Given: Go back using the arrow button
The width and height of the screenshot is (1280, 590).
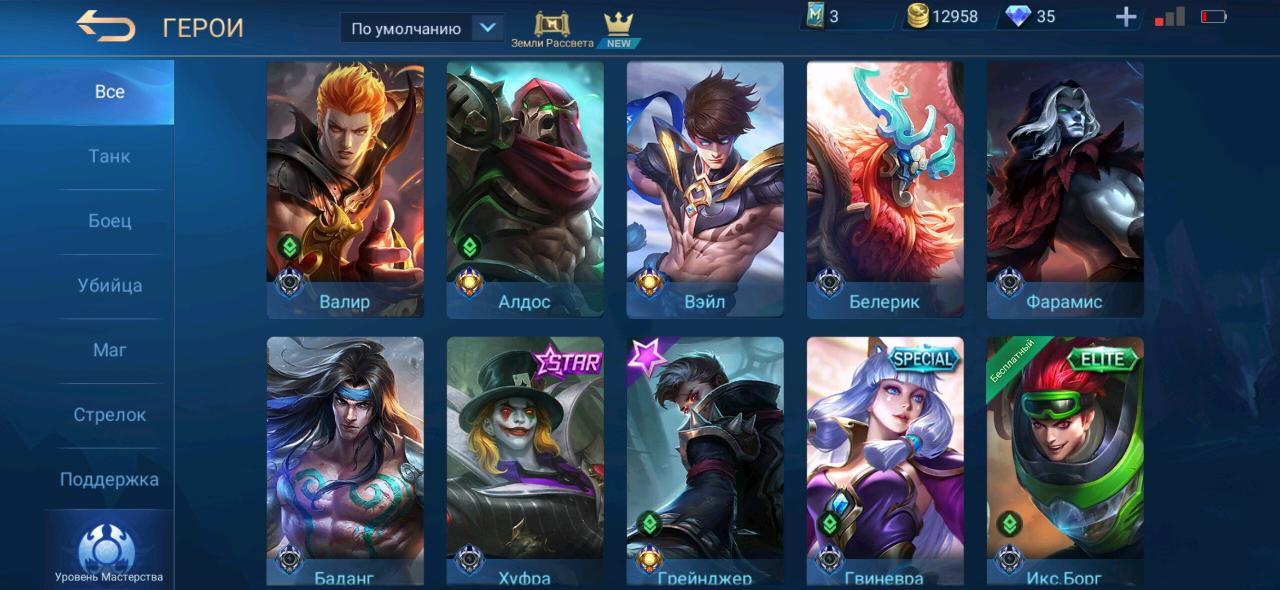Looking at the screenshot, I should click(106, 27).
